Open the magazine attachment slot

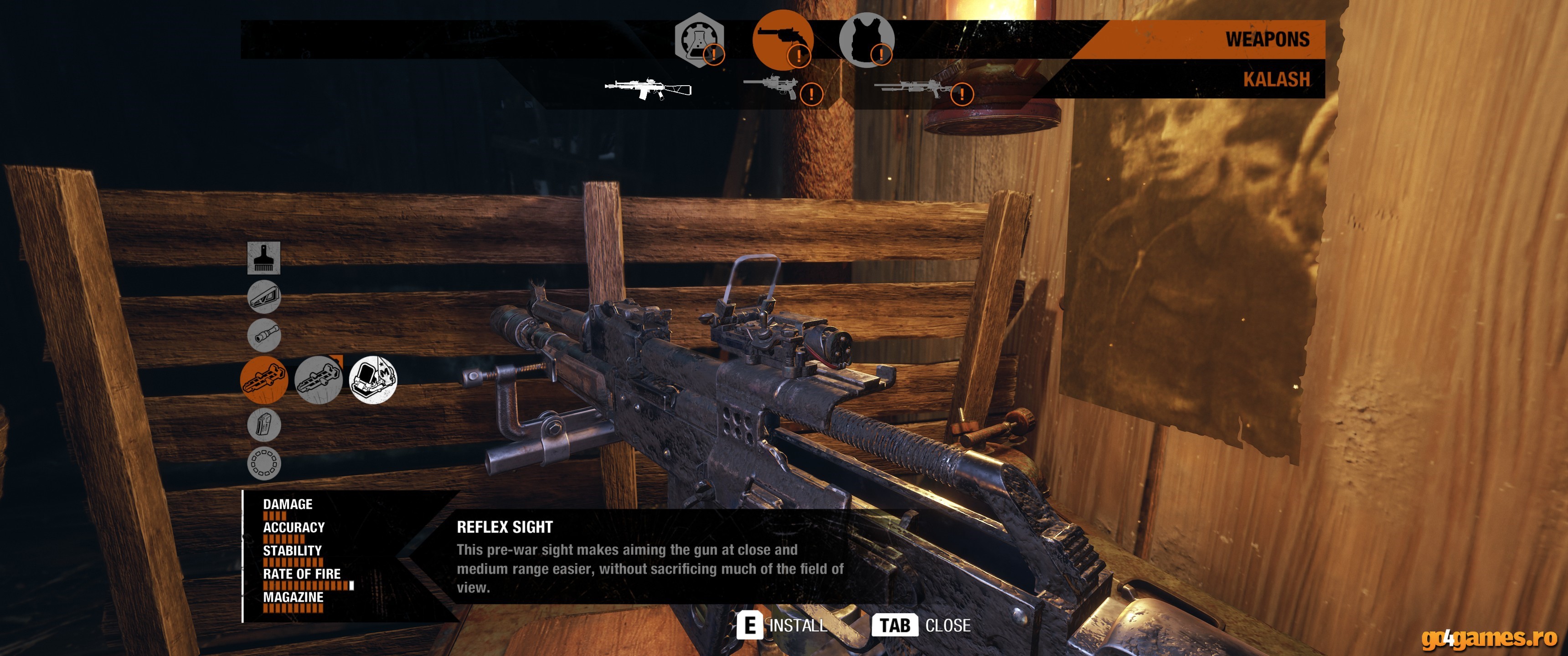coord(263,424)
